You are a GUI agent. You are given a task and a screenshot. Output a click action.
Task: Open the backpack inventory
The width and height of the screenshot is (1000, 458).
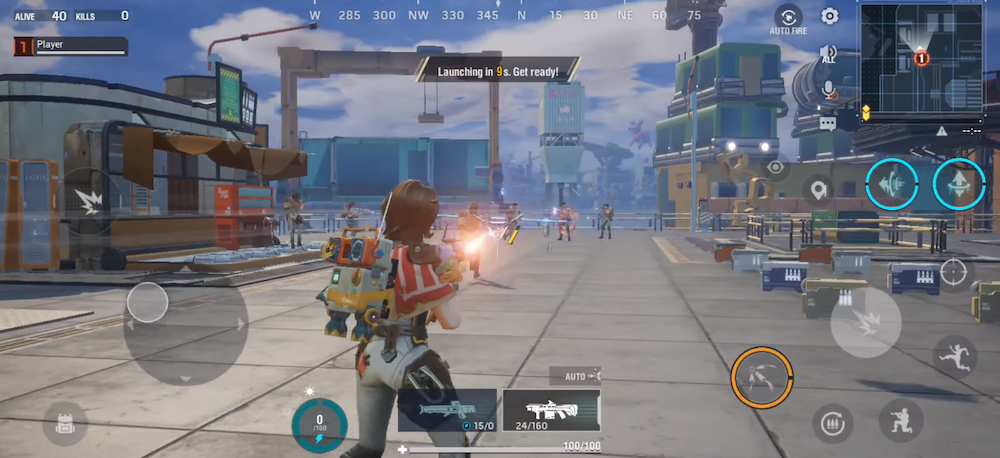(x=65, y=424)
